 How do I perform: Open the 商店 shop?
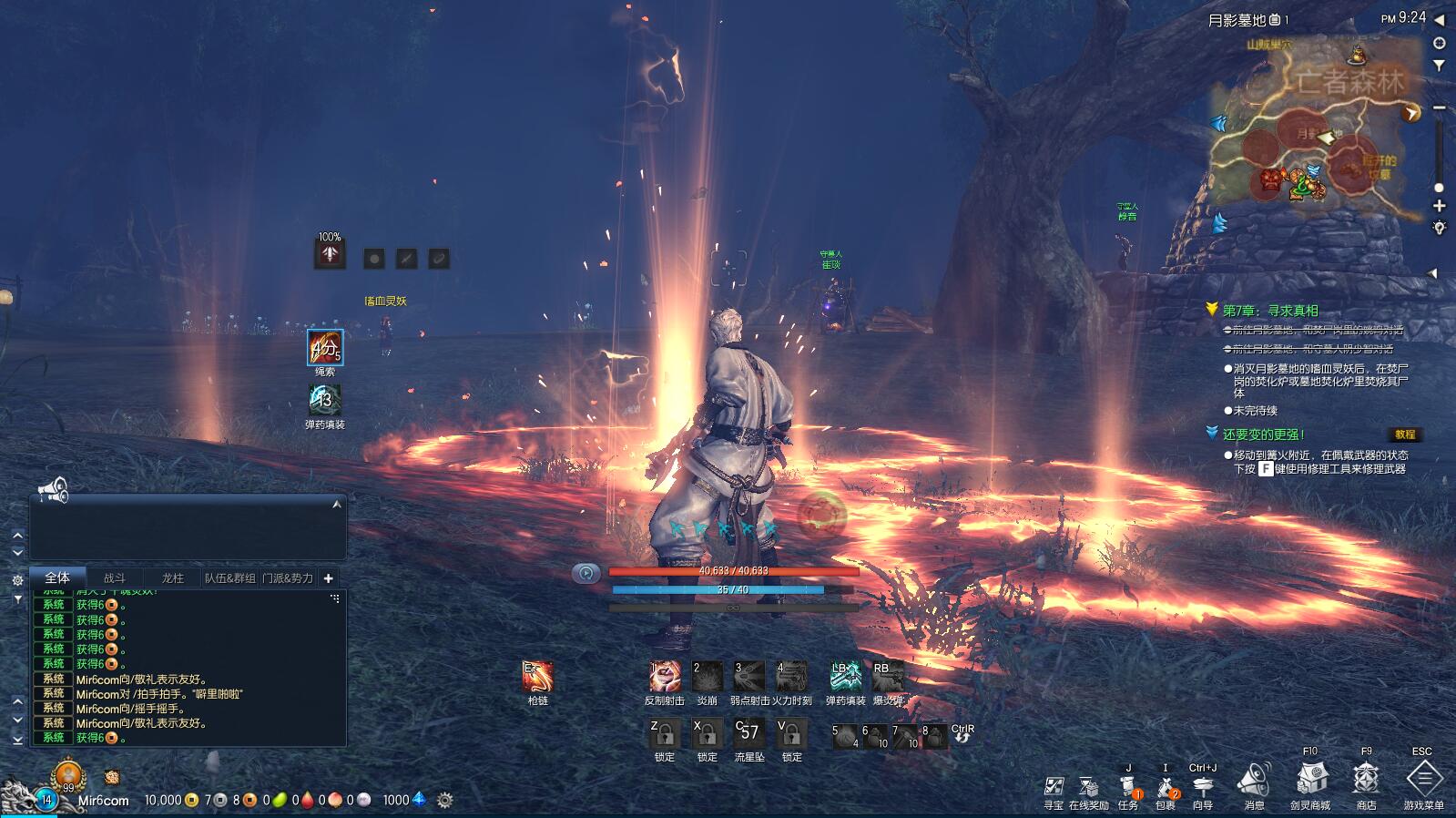click(x=1366, y=781)
